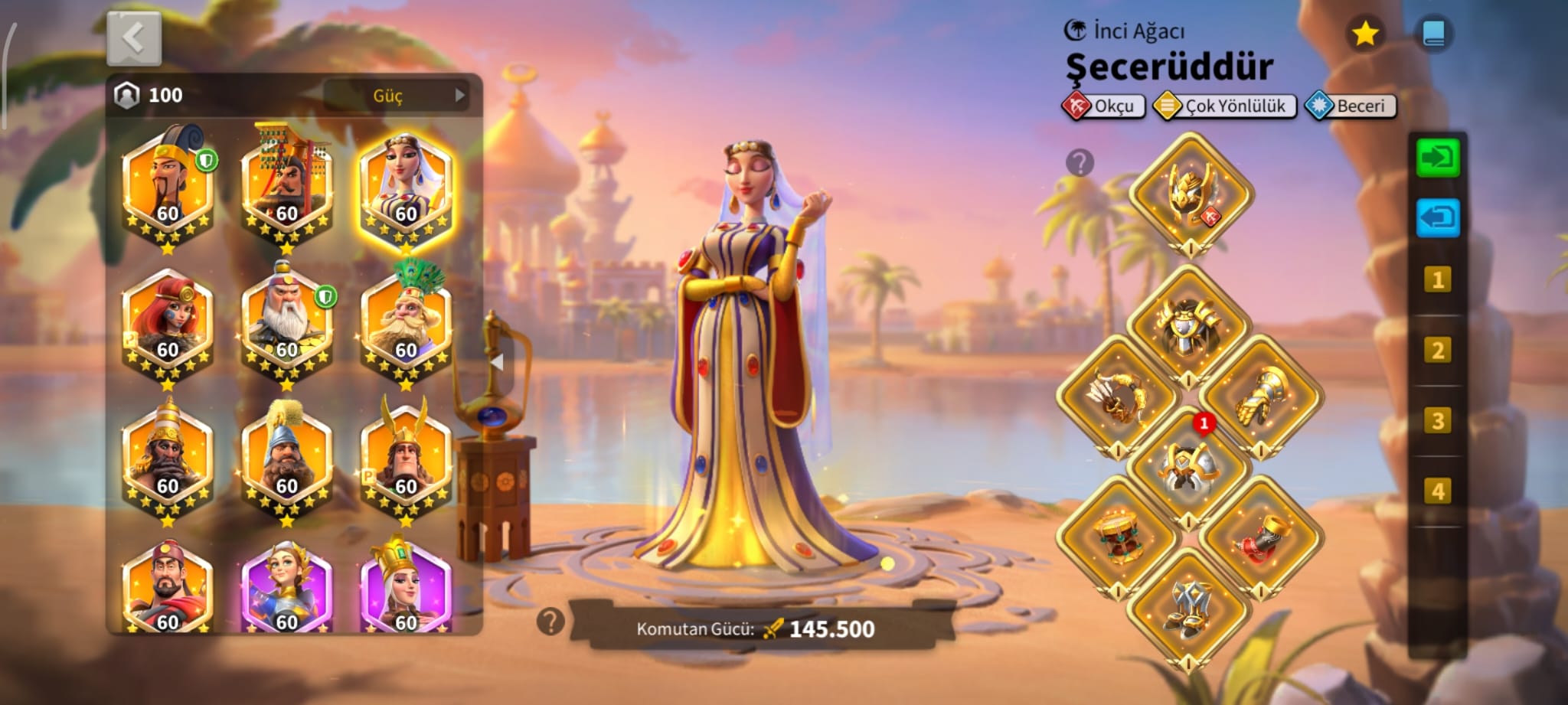Collapse the commander list panel arrow

click(x=497, y=362)
